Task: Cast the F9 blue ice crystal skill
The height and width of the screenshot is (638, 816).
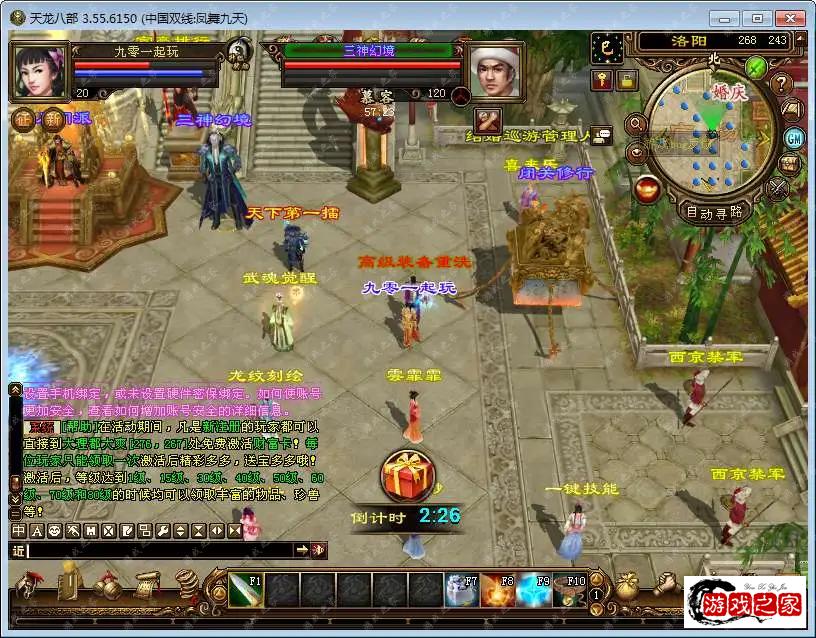Action: [x=533, y=590]
